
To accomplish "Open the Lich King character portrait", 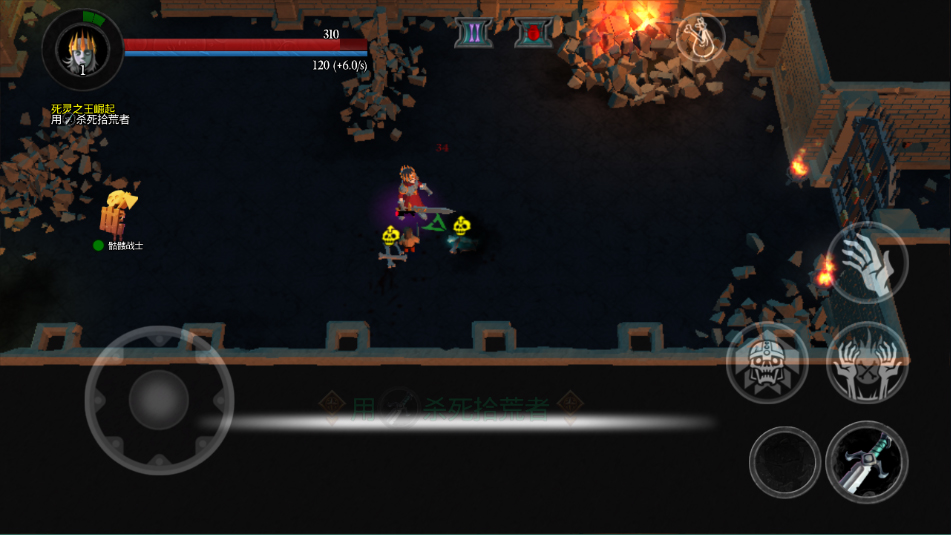I will pos(82,49).
